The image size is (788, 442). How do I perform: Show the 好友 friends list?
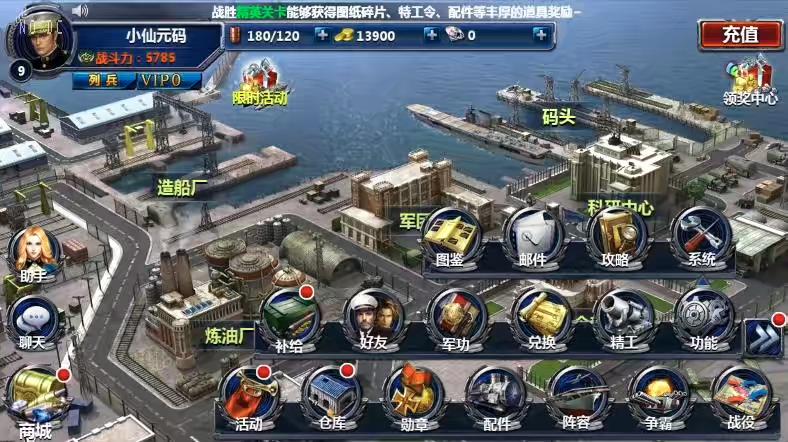[373, 318]
